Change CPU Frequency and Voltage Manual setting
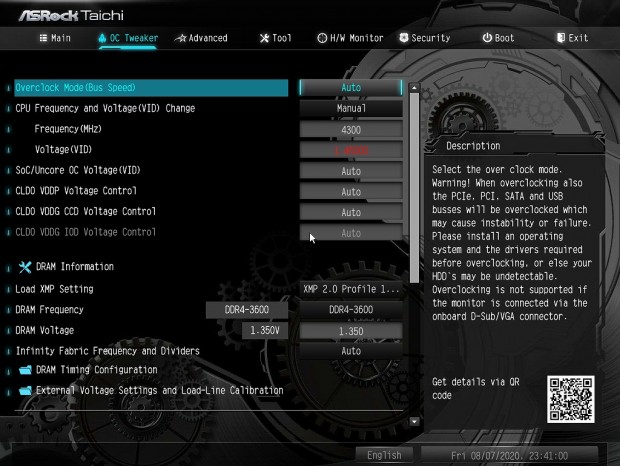Image resolution: width=620 pixels, height=466 pixels. coord(351,108)
